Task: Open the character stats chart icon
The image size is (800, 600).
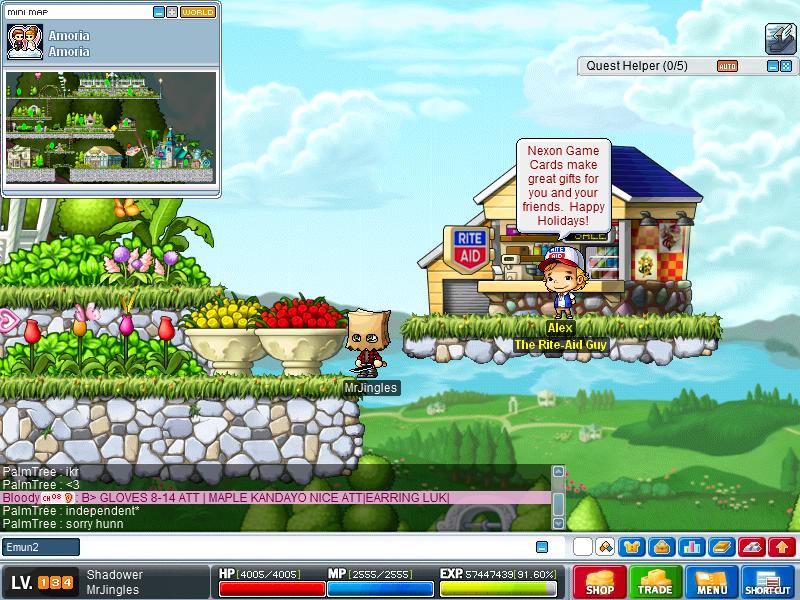Action: click(x=690, y=547)
